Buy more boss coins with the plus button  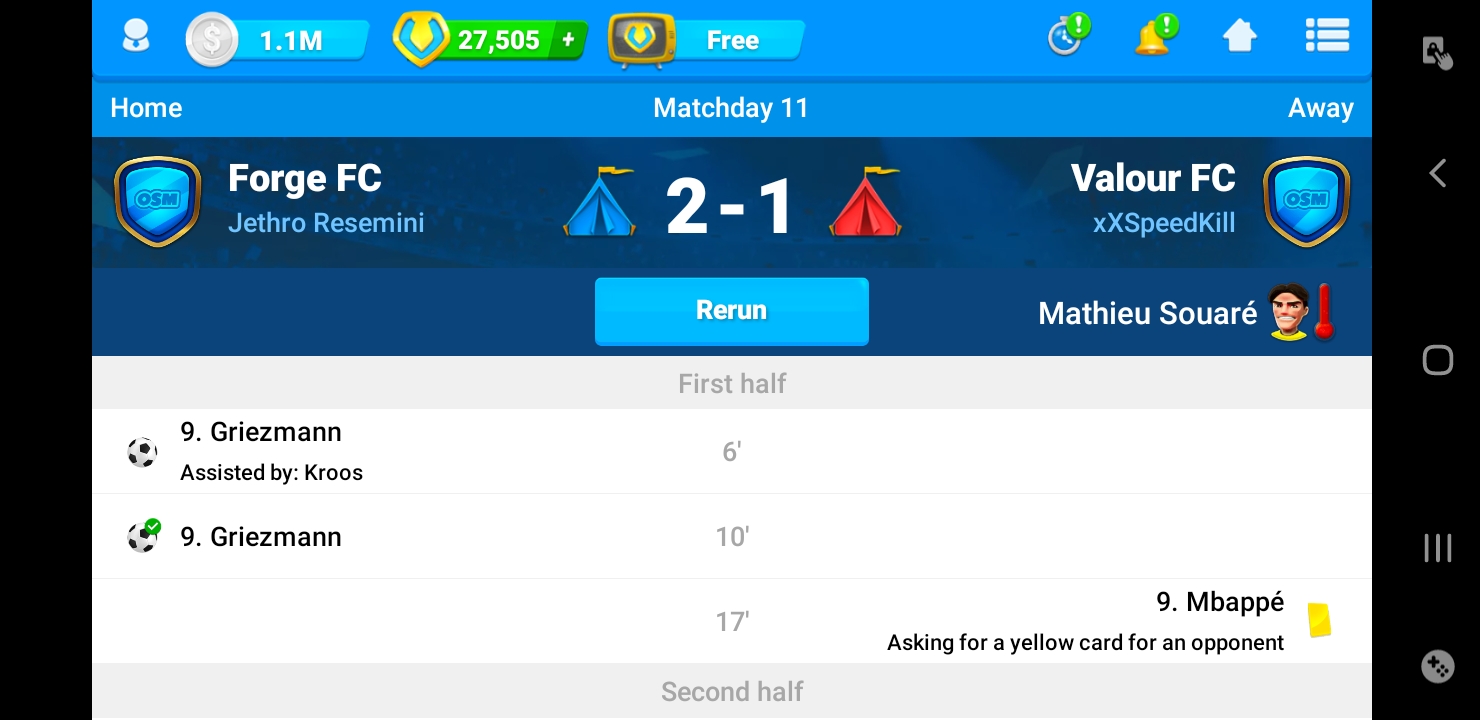click(569, 40)
